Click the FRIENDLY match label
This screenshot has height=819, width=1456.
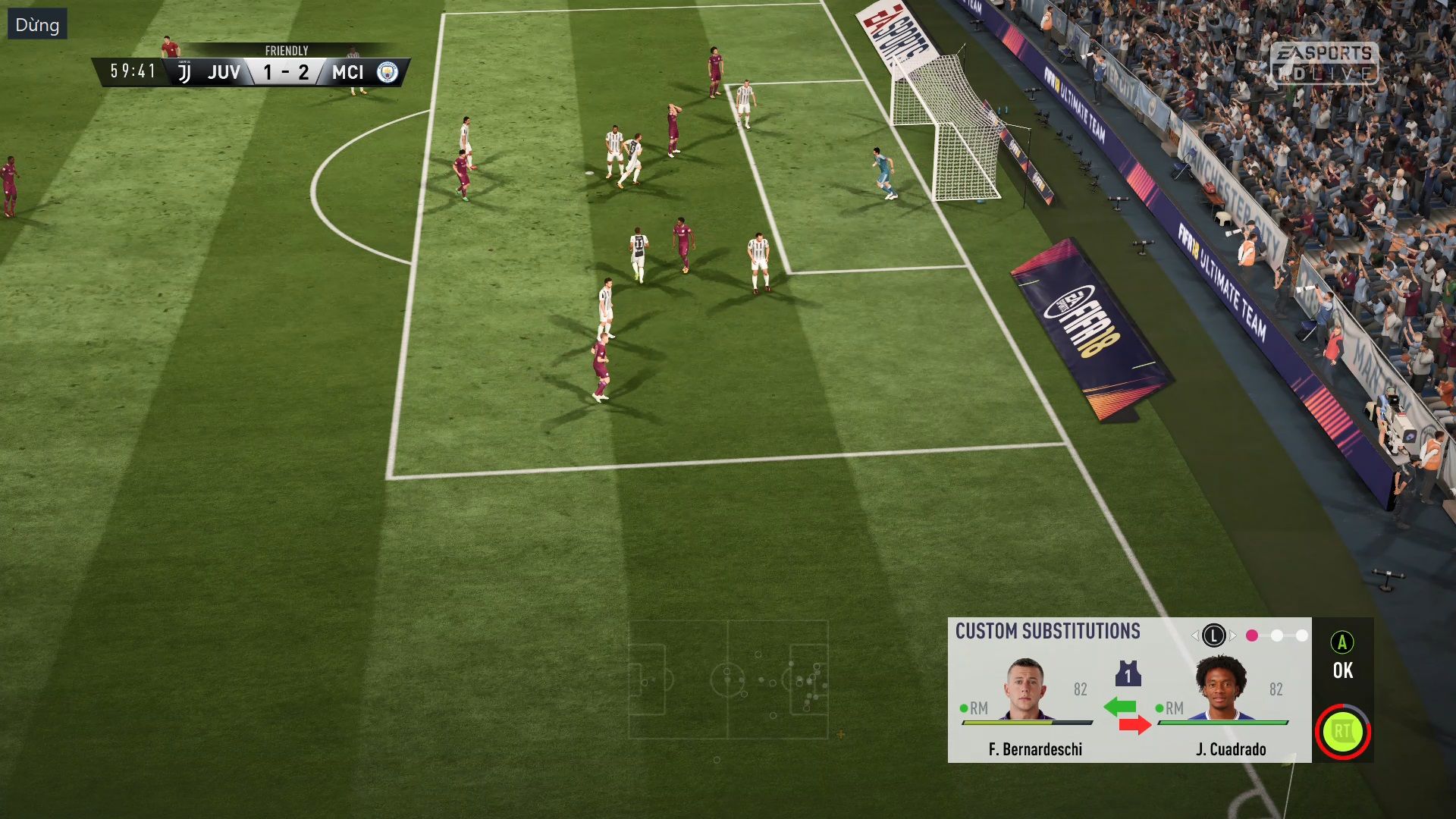(x=286, y=50)
